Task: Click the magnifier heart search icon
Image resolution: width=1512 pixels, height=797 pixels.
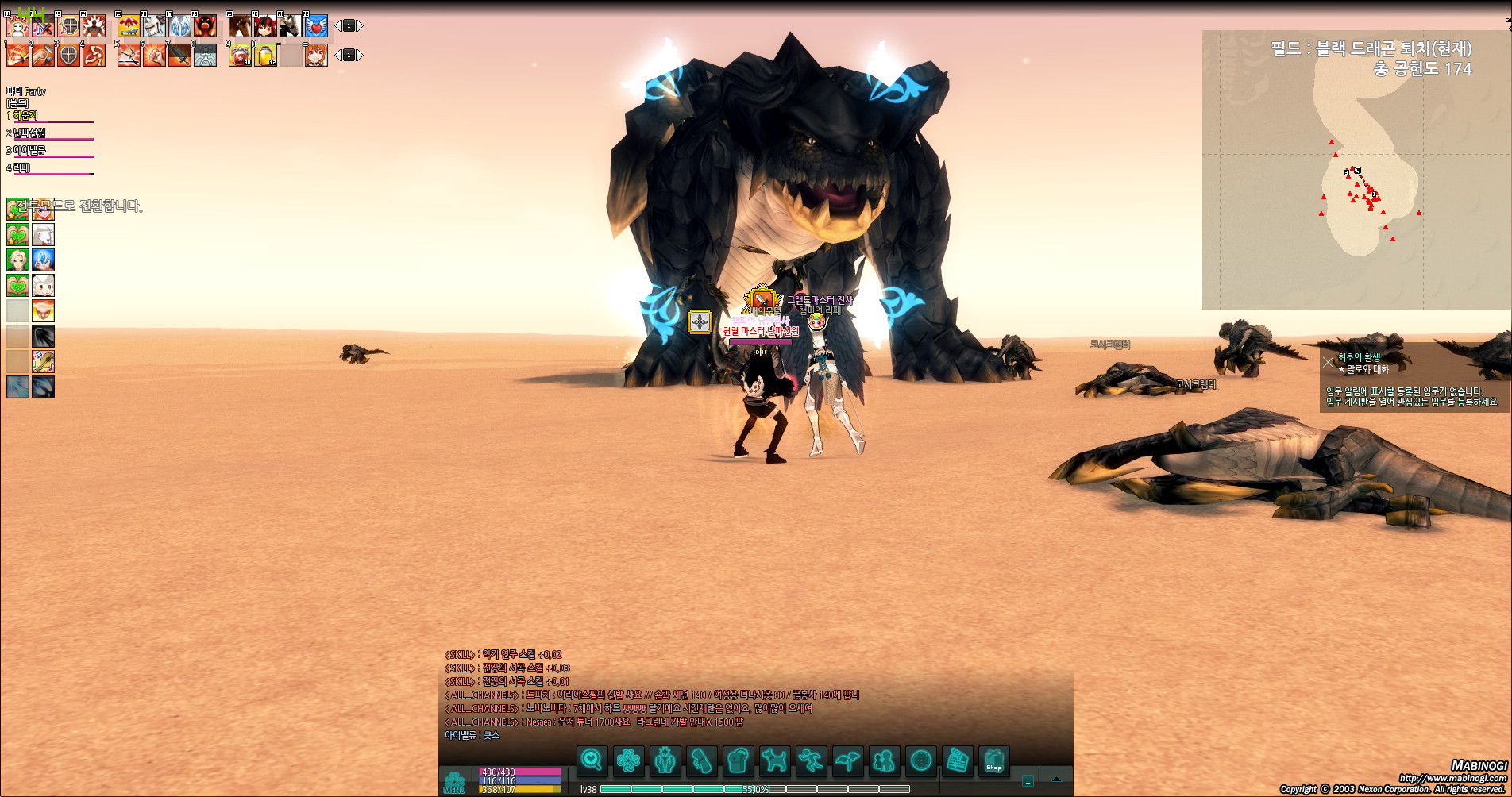Action: (592, 760)
